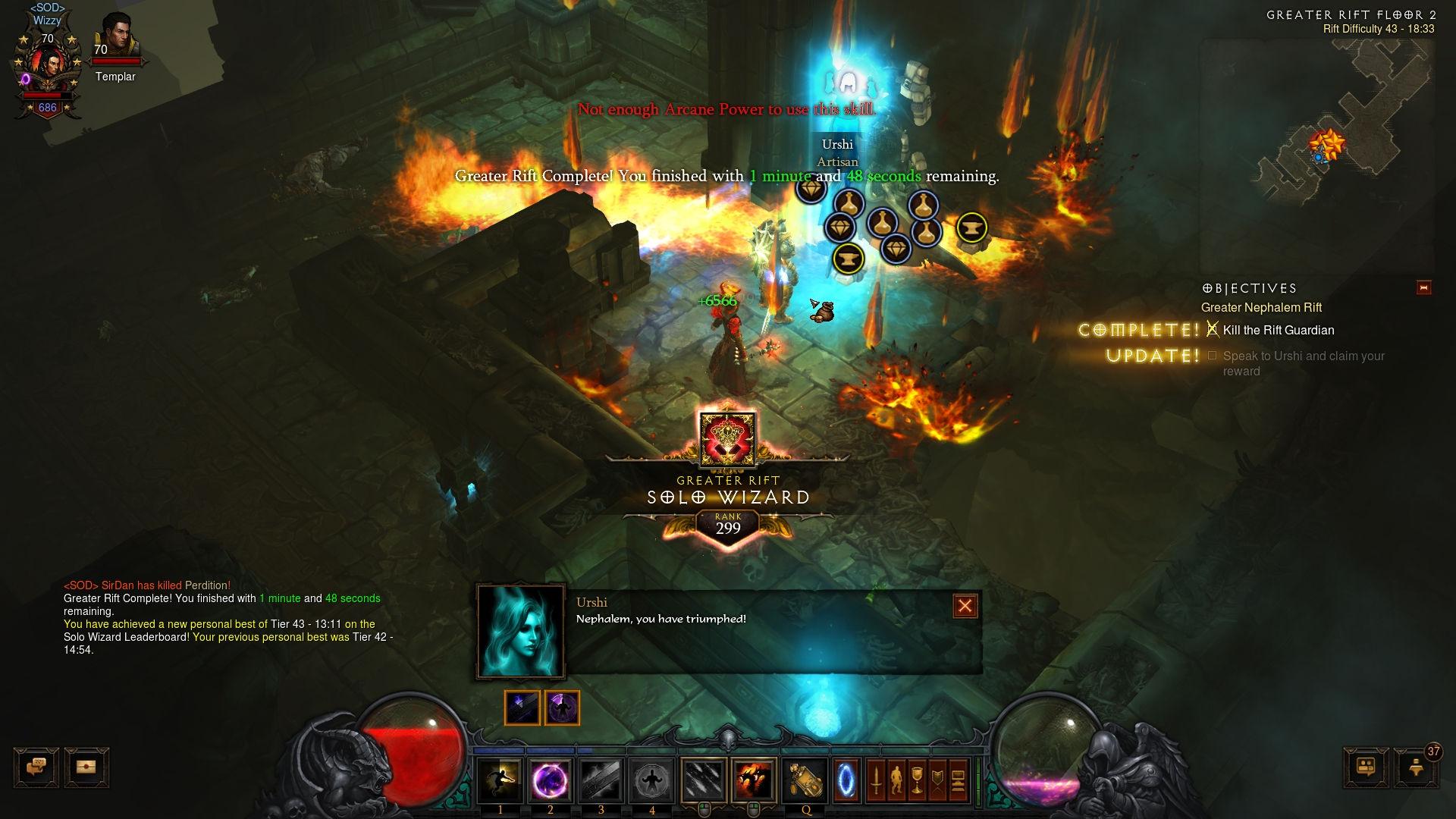This screenshot has height=819, width=1456.
Task: Close Urshi's dialogue box
Action: tap(965, 606)
